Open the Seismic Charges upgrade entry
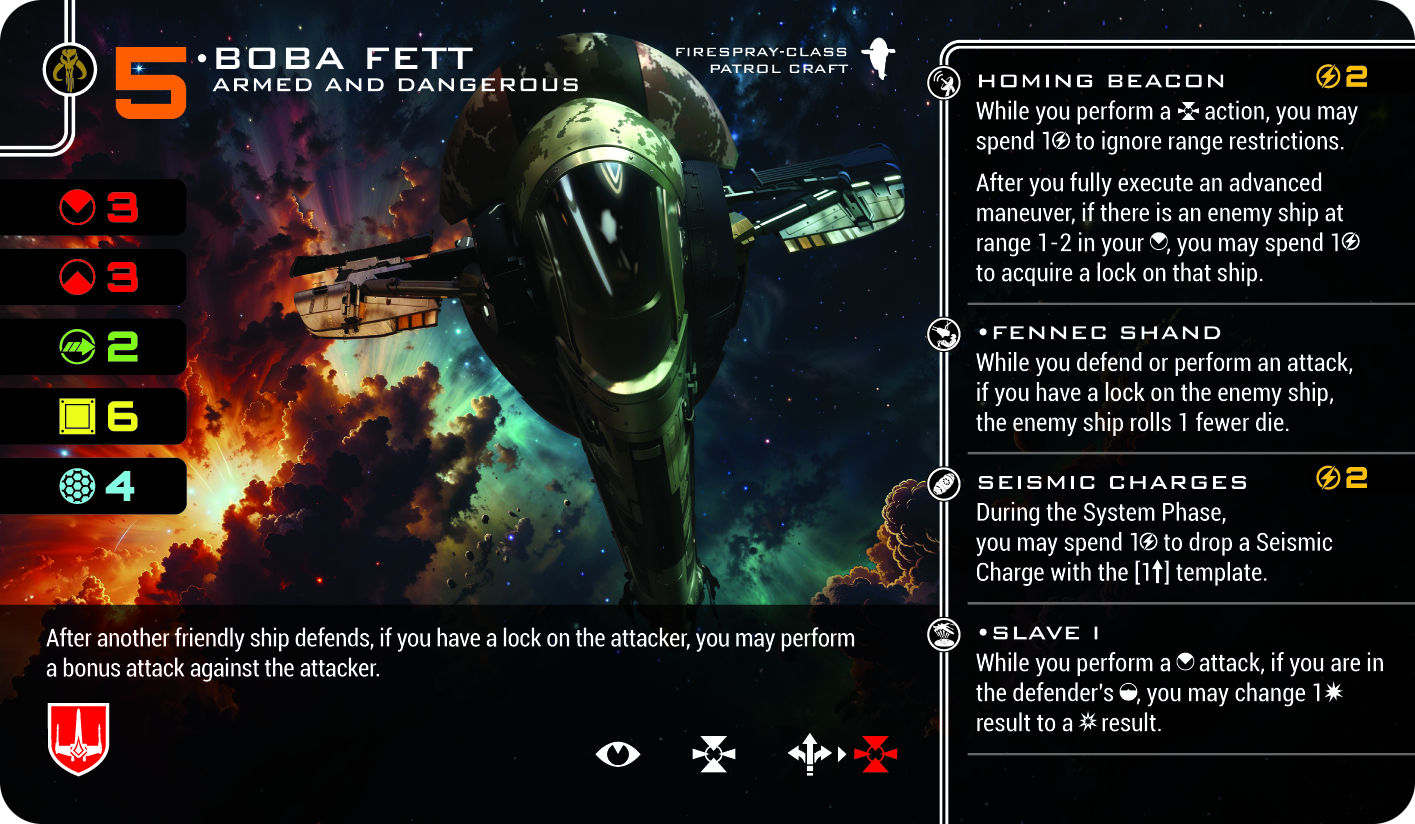This screenshot has width=1415, height=824. tap(1112, 482)
